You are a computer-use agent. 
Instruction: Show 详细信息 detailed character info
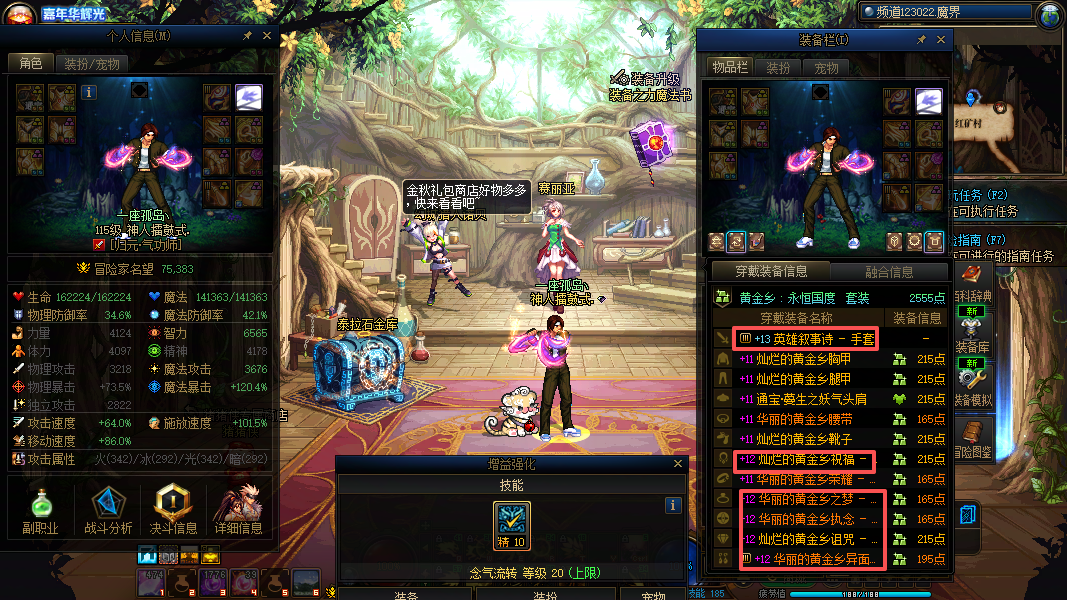[x=238, y=510]
